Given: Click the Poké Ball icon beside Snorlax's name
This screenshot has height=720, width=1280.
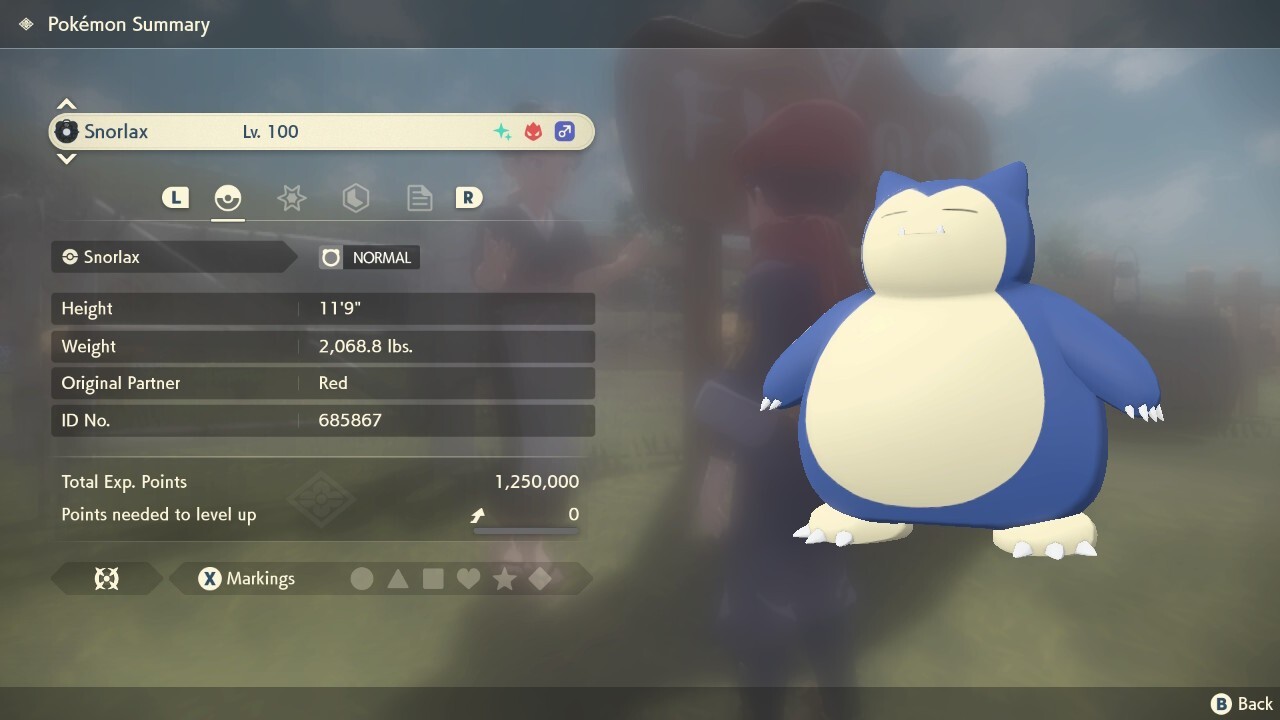Looking at the screenshot, I should point(69,131).
